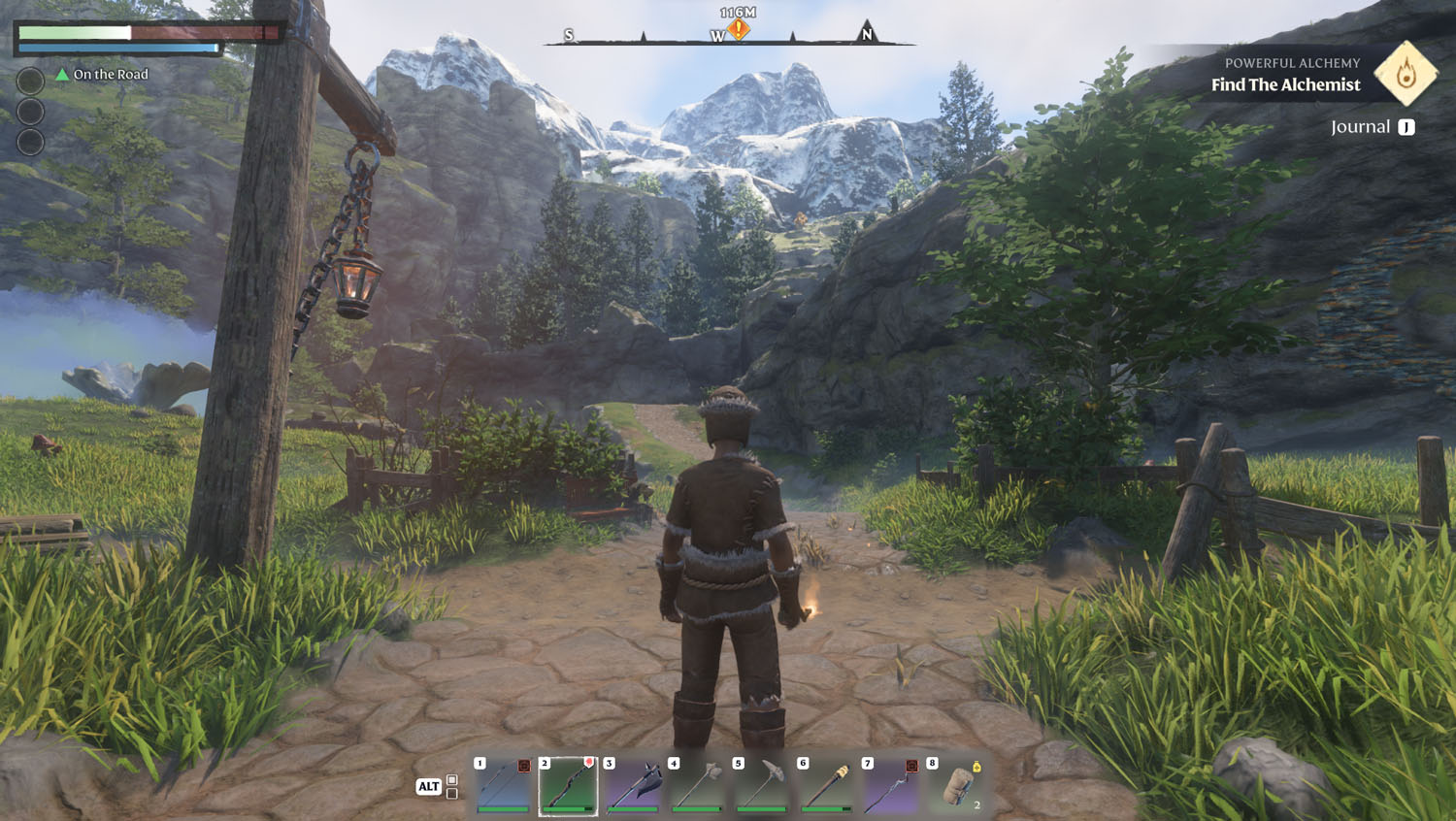
Task: Open the Find The Alchemist quest tracker
Action: pos(1285,85)
